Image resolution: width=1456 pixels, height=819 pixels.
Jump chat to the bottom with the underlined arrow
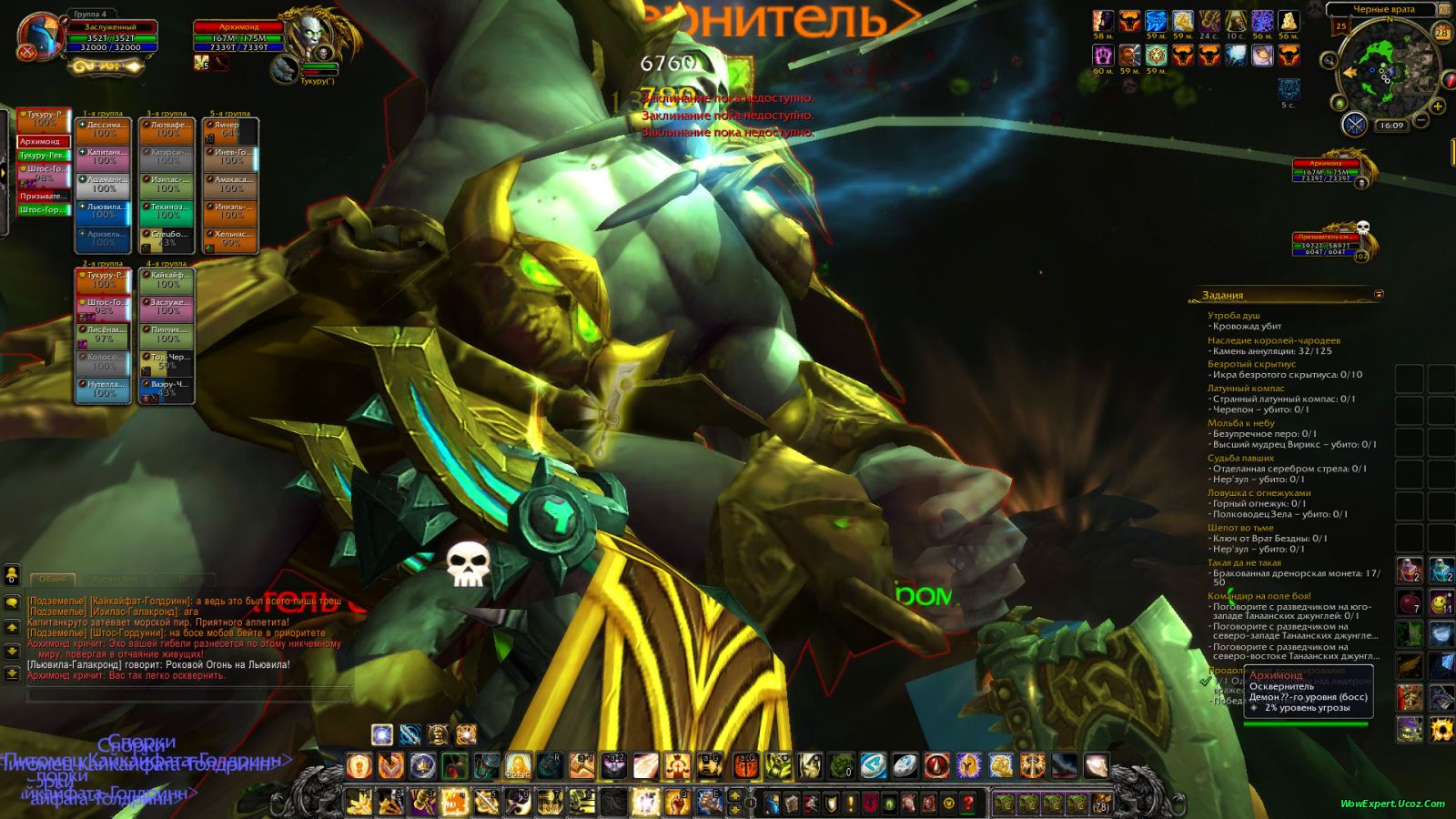[x=12, y=674]
